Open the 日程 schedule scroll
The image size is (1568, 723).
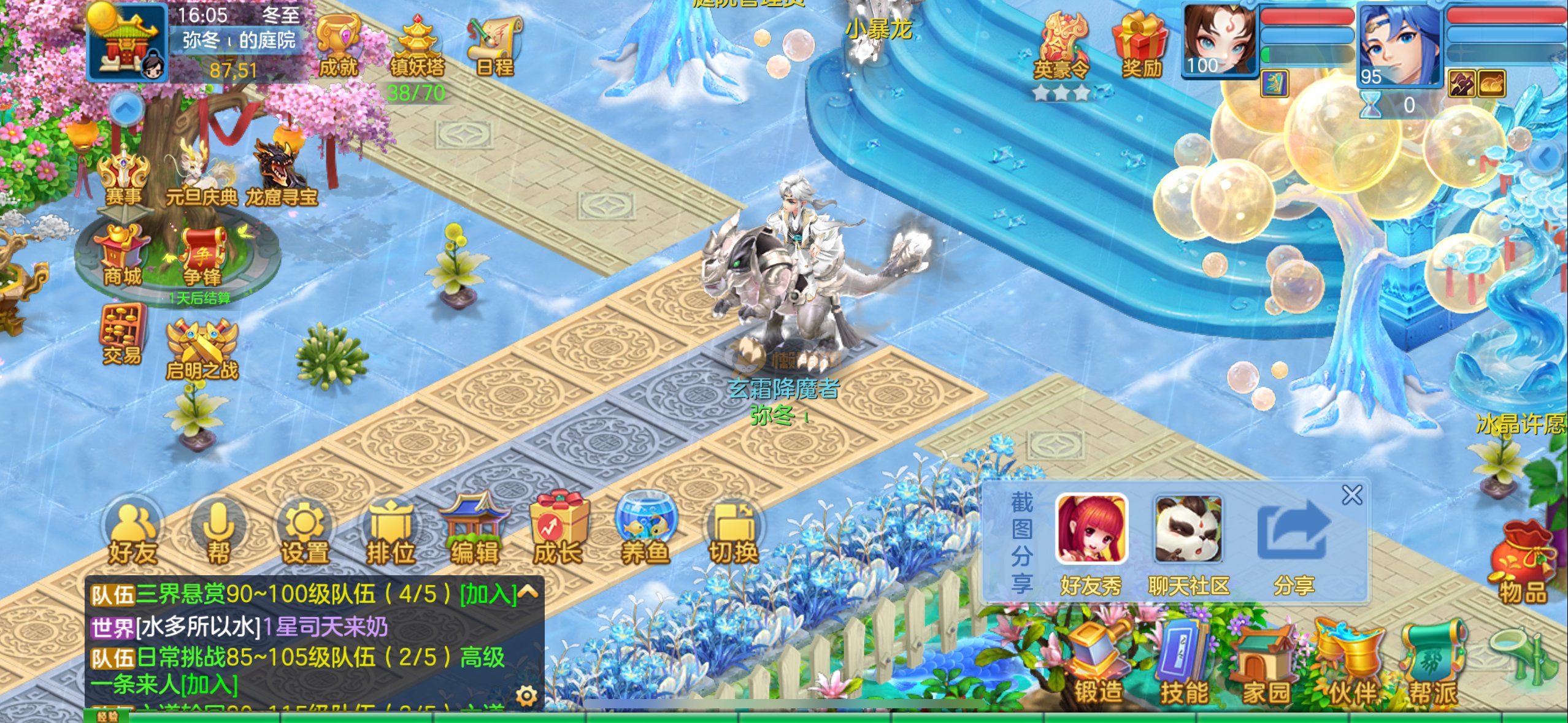point(494,47)
